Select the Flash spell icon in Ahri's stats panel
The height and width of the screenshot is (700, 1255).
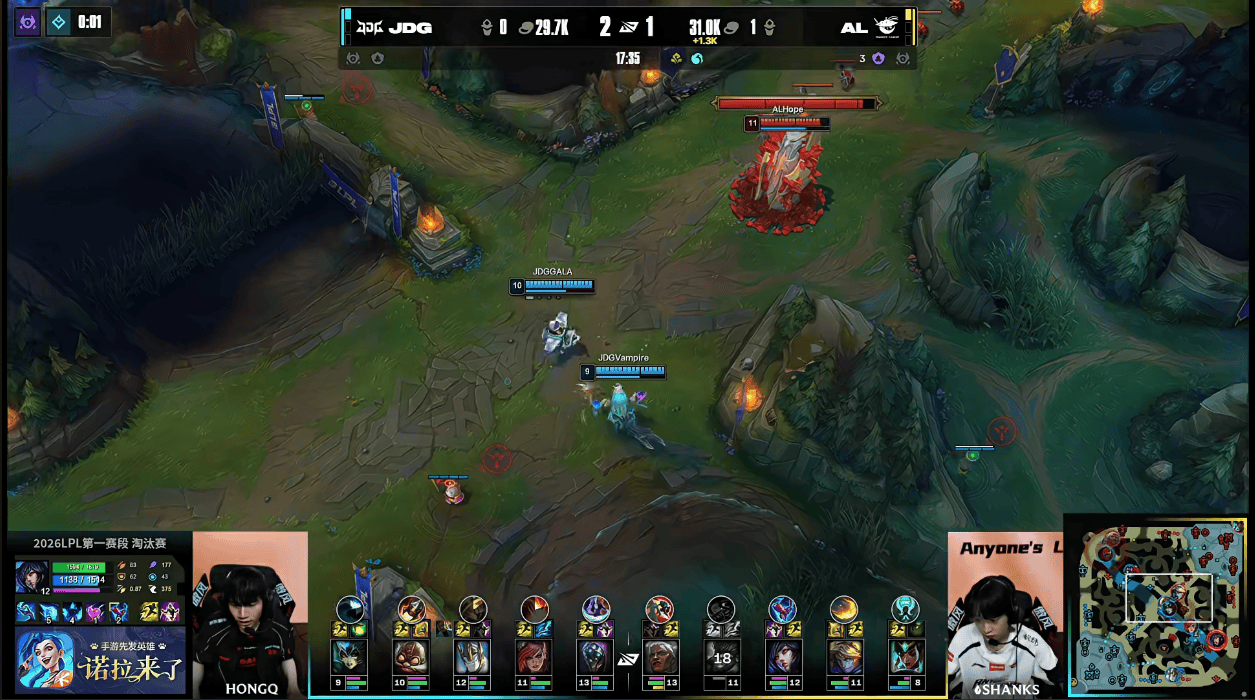(148, 612)
